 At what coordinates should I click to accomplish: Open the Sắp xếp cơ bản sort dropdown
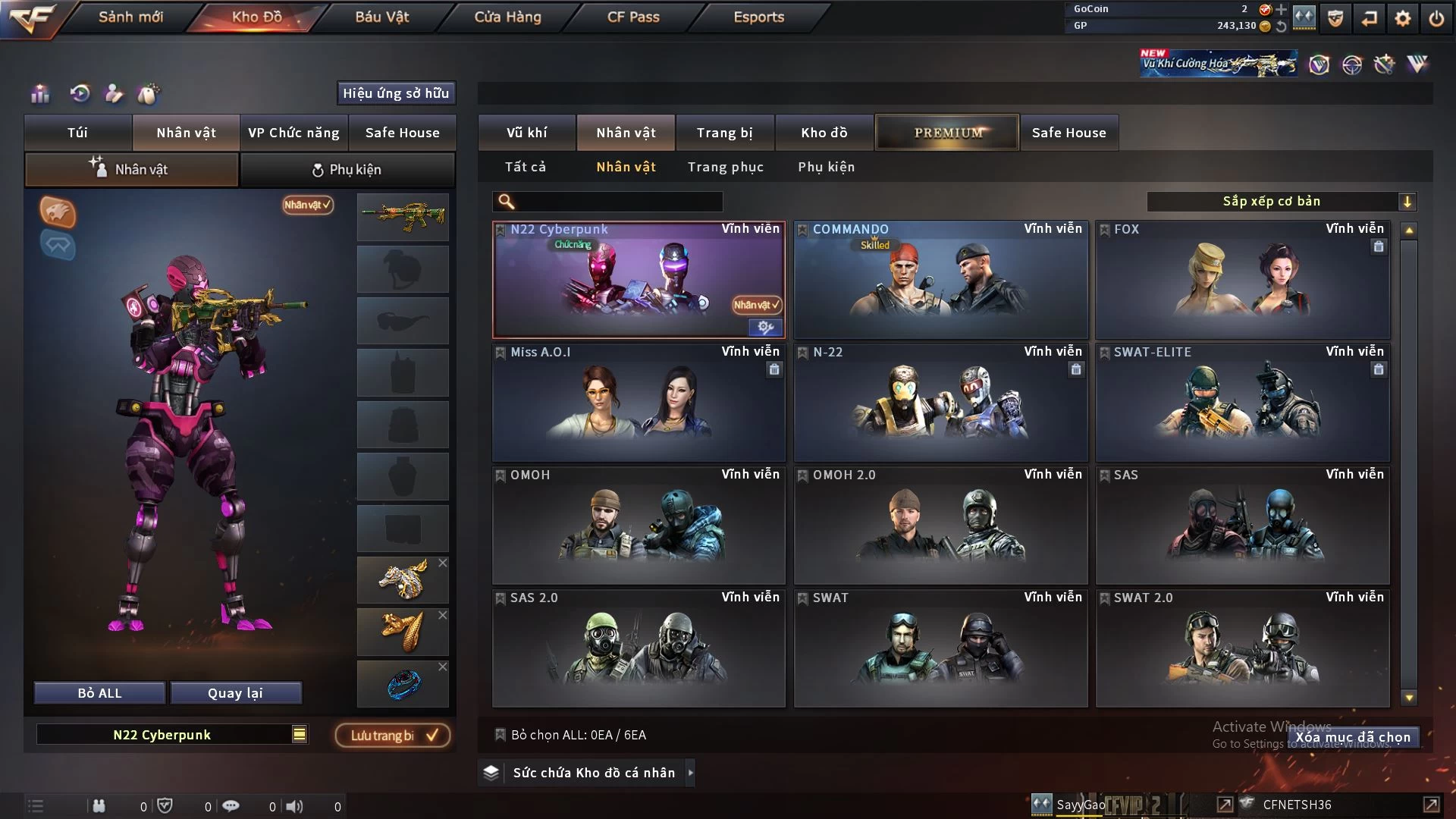tap(1281, 201)
